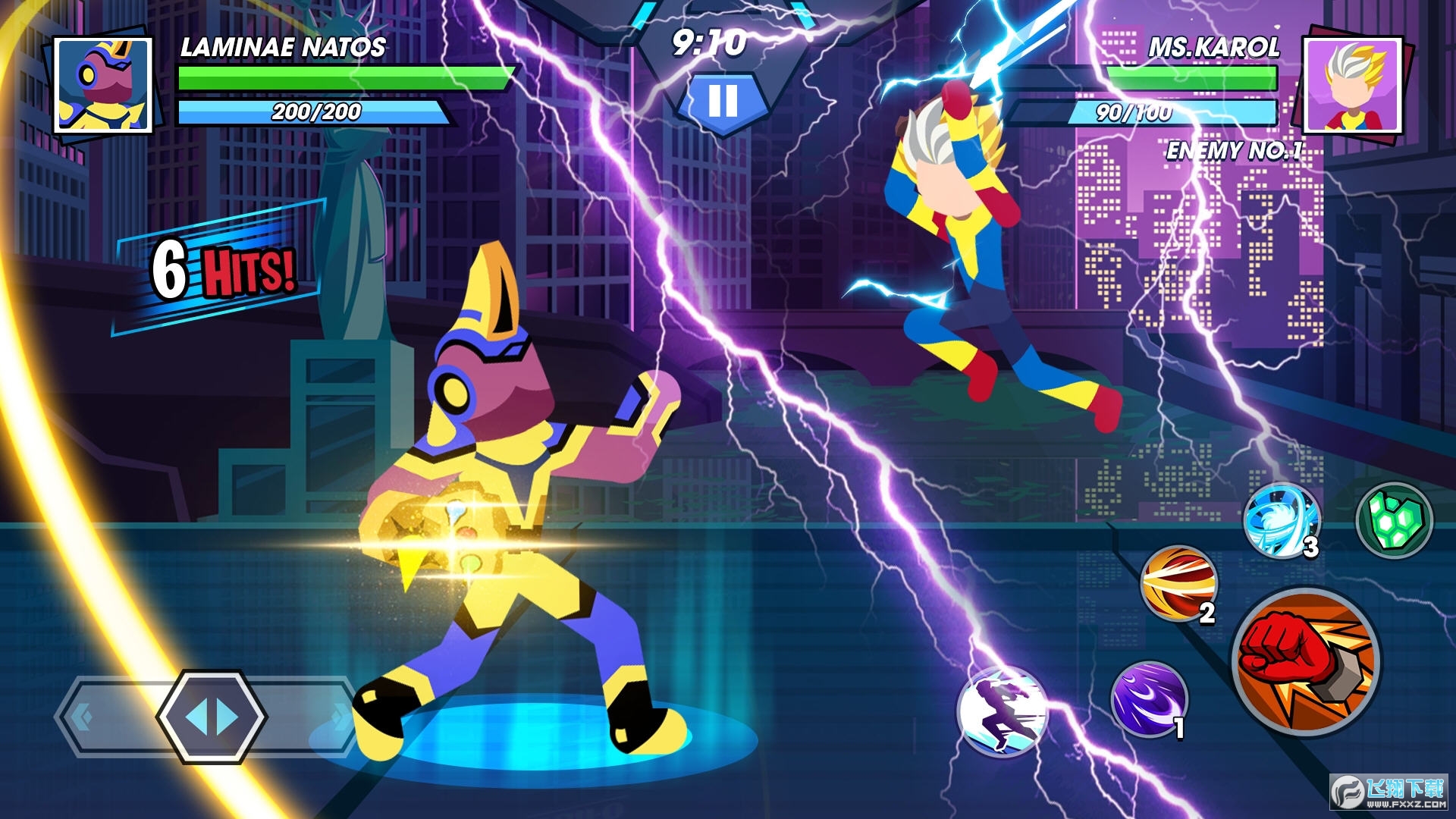This screenshot has height=819, width=1456.
Task: Activate the purple slash skill numbered 1
Action: click(x=1148, y=698)
